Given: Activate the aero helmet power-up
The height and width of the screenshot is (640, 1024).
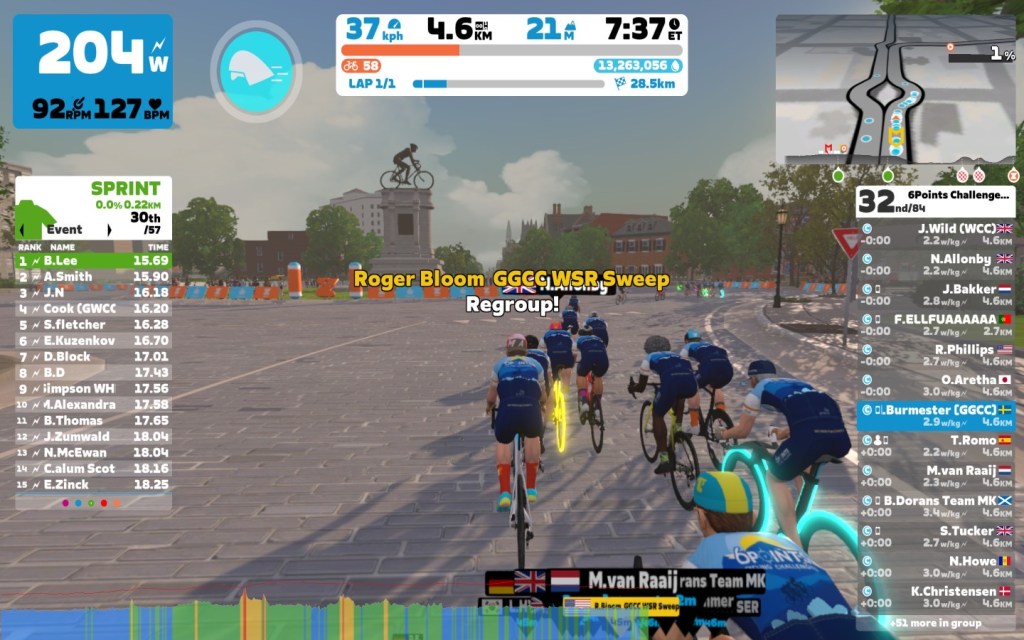Looking at the screenshot, I should click(255, 67).
